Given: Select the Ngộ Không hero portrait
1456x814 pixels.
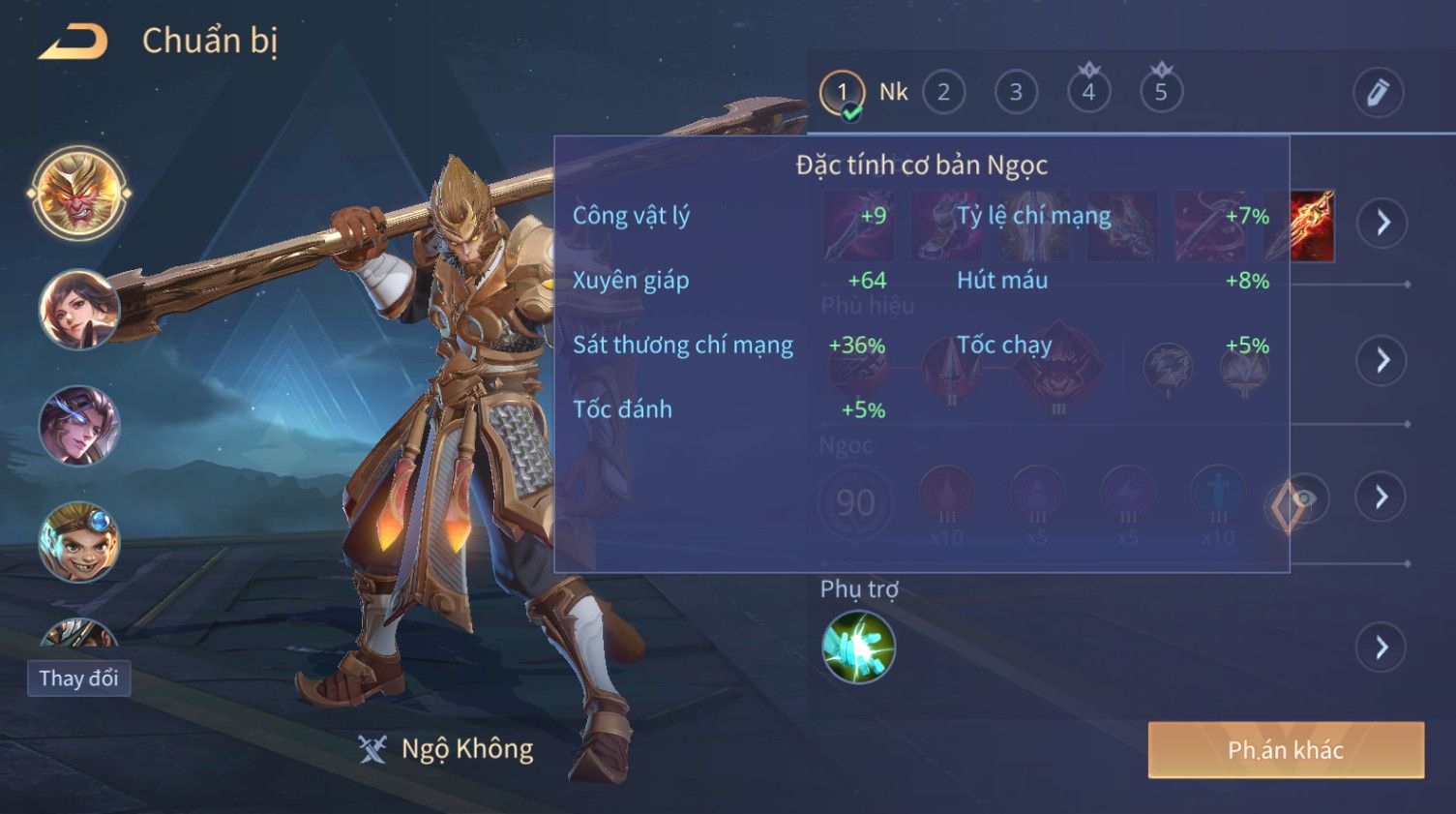Looking at the screenshot, I should click(79, 194).
